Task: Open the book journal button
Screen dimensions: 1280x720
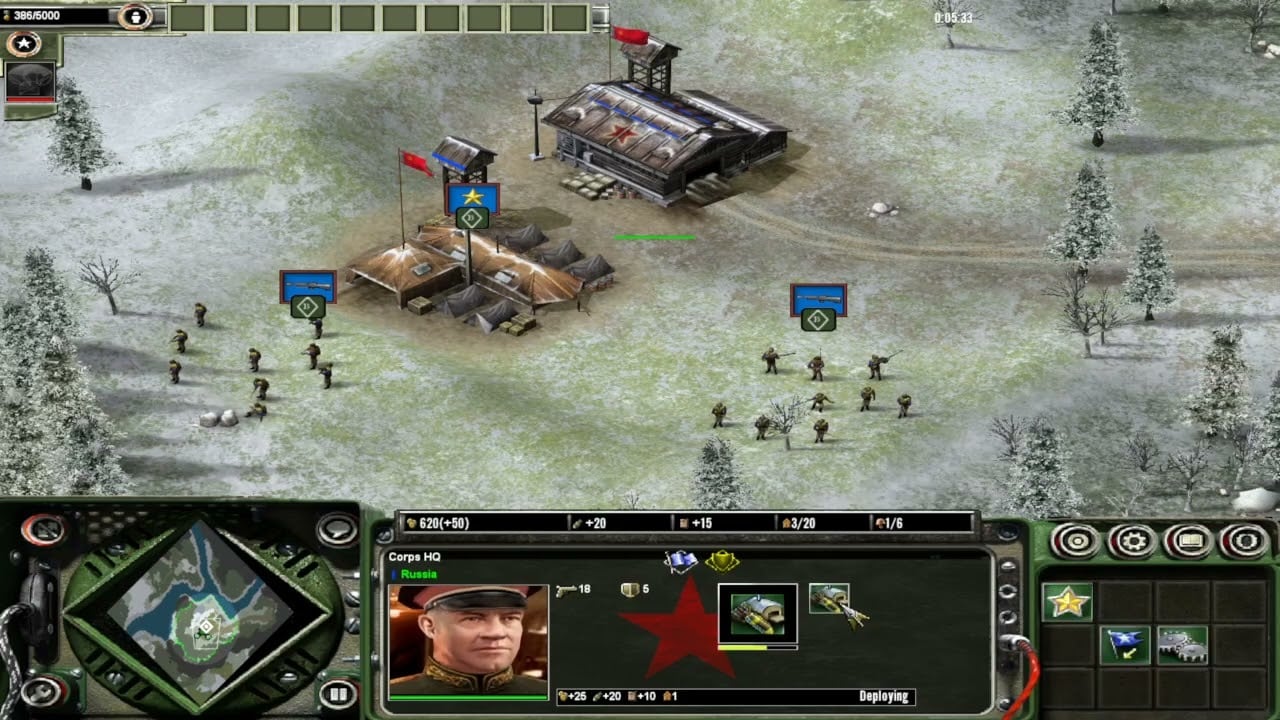Action: click(1188, 541)
